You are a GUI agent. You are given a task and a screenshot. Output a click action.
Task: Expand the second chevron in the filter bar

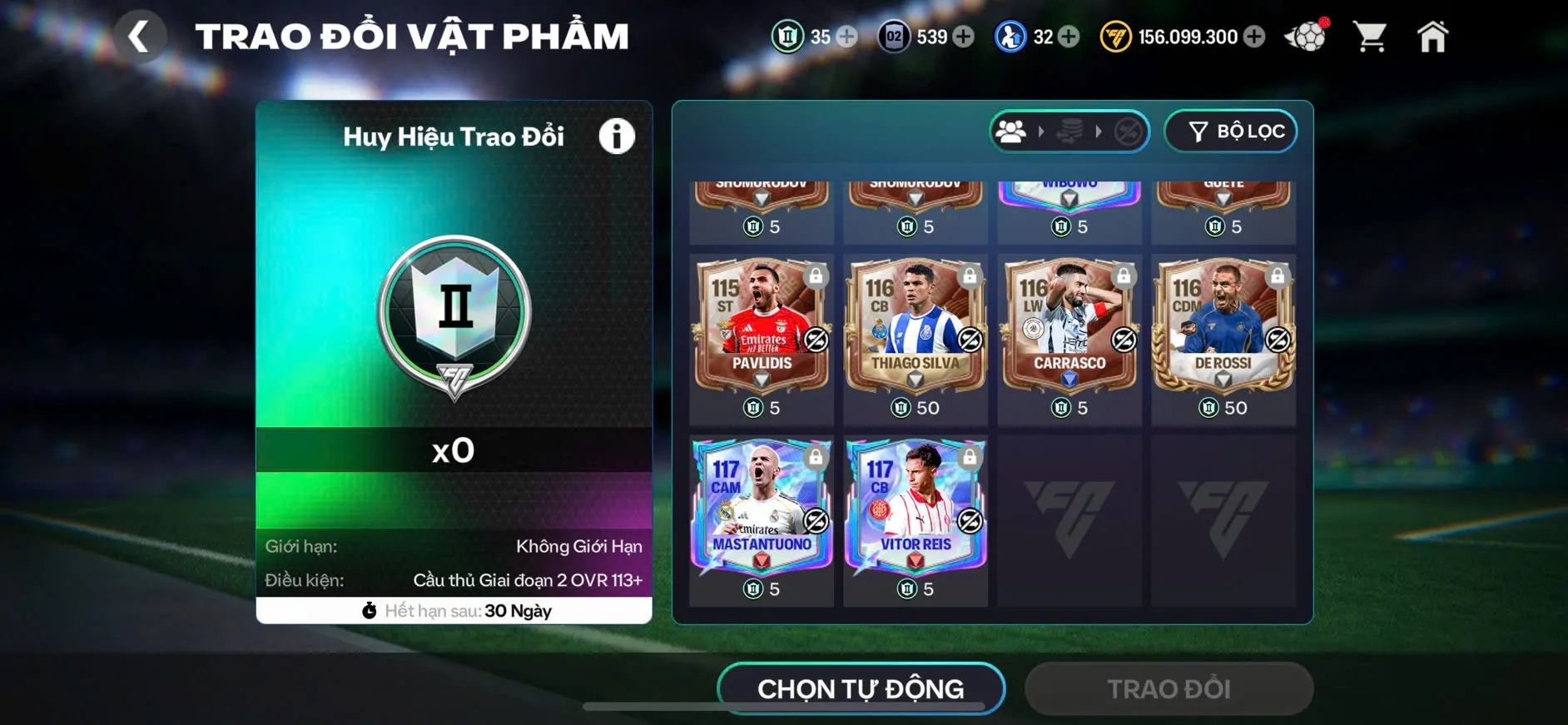1099,131
